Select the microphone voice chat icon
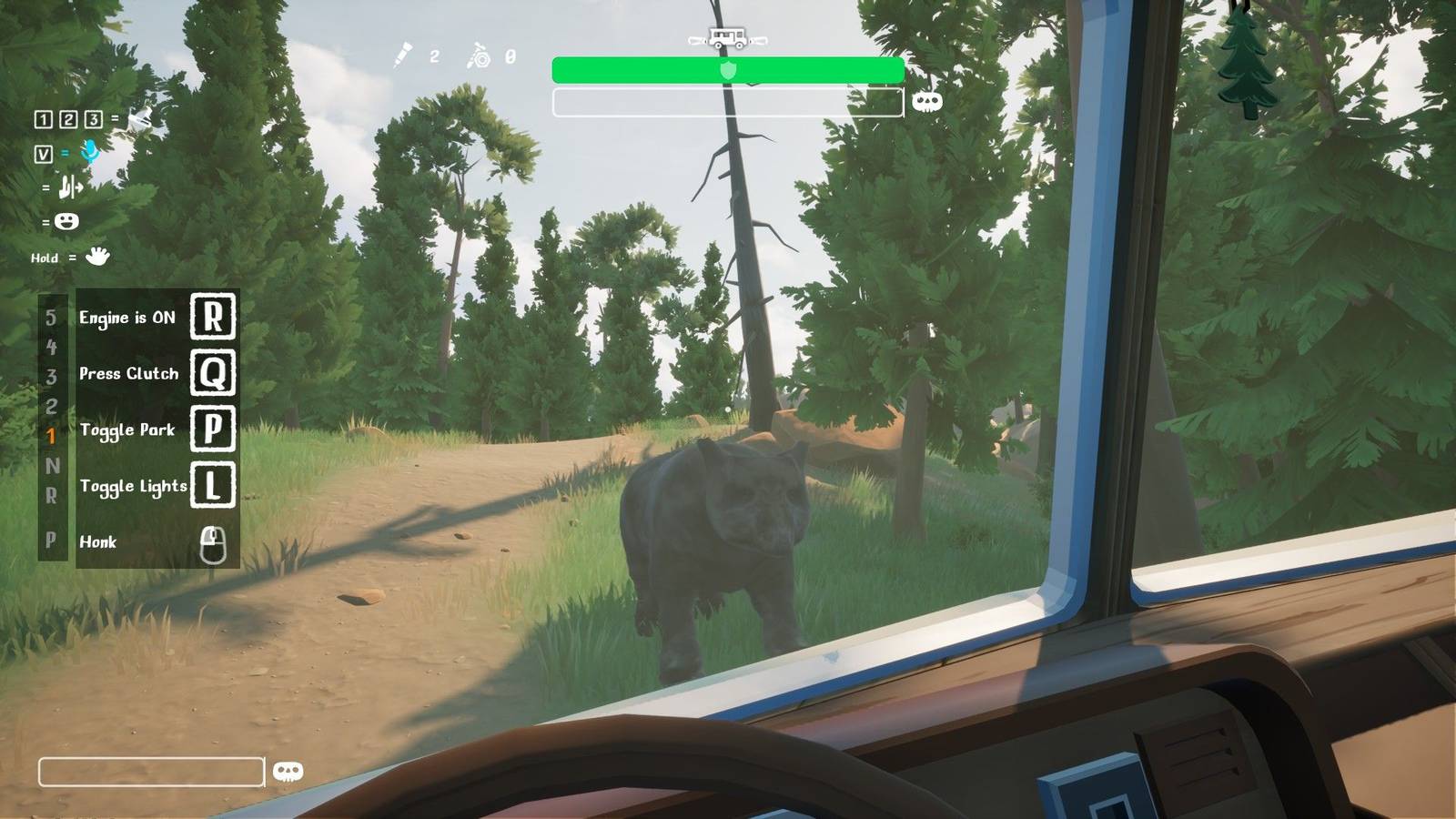Viewport: 1456px width, 819px height. [x=88, y=154]
